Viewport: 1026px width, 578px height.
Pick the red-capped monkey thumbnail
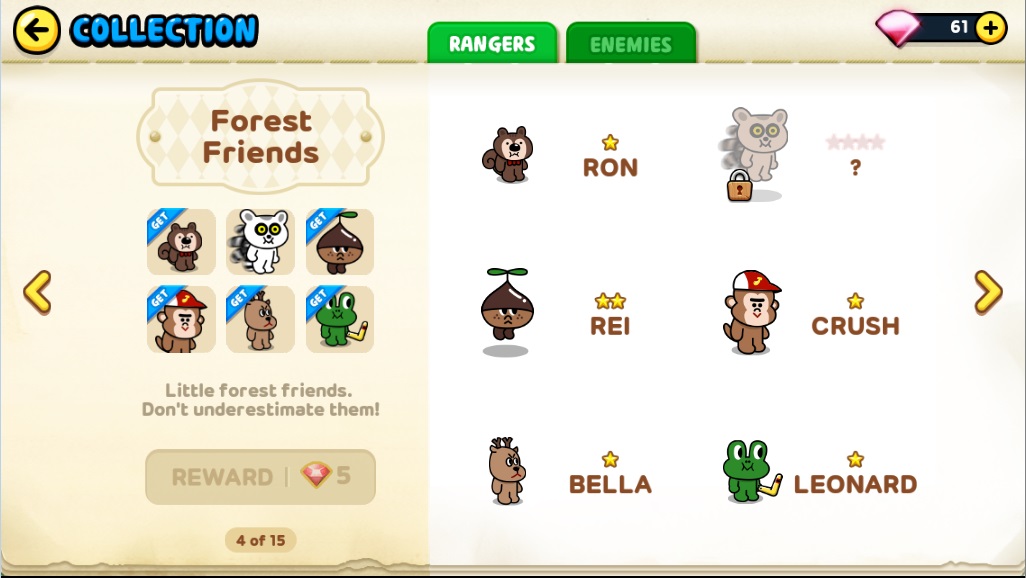(x=181, y=320)
